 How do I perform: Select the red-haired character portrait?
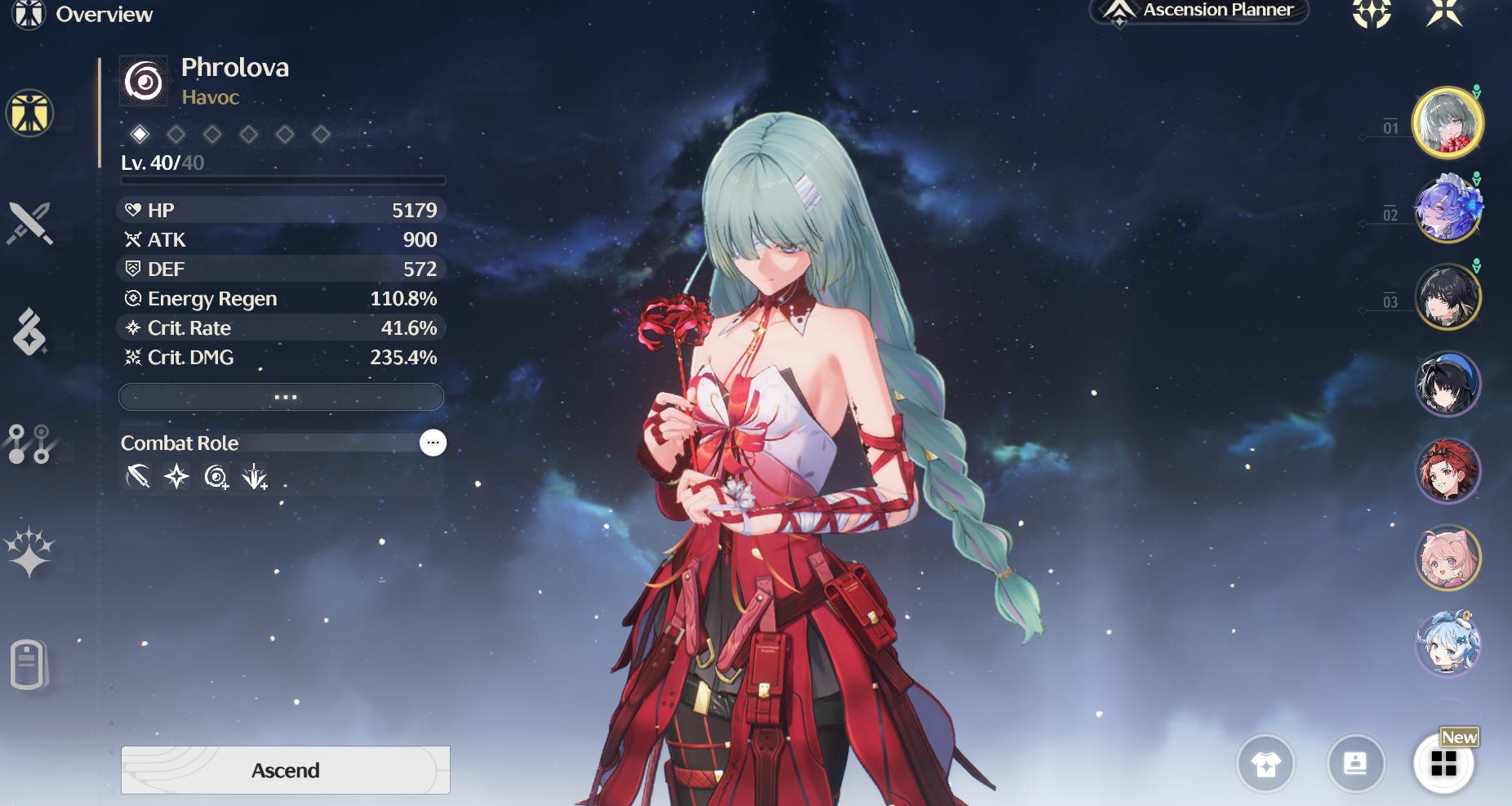coord(1448,471)
